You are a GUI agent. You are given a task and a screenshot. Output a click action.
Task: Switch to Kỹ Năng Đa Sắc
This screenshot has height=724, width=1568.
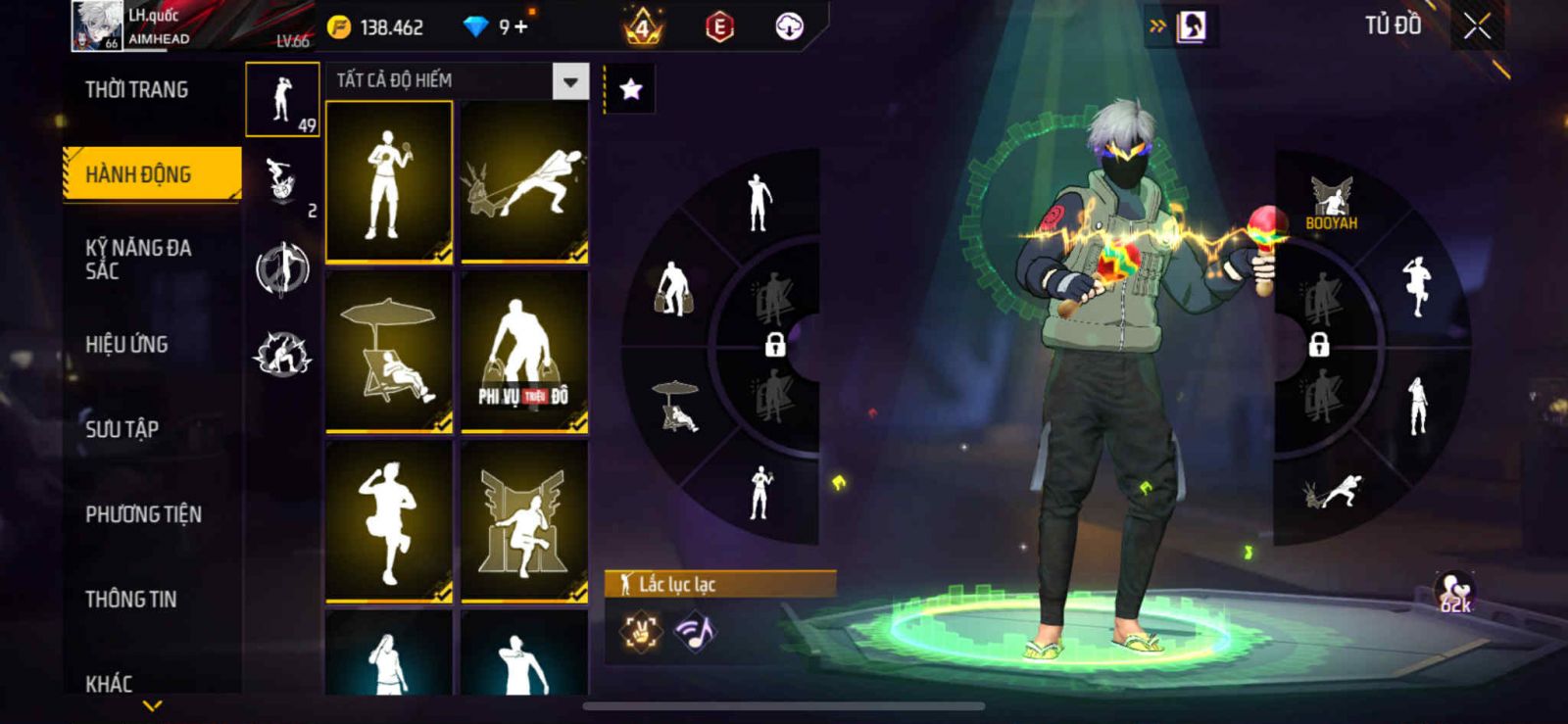[138, 259]
